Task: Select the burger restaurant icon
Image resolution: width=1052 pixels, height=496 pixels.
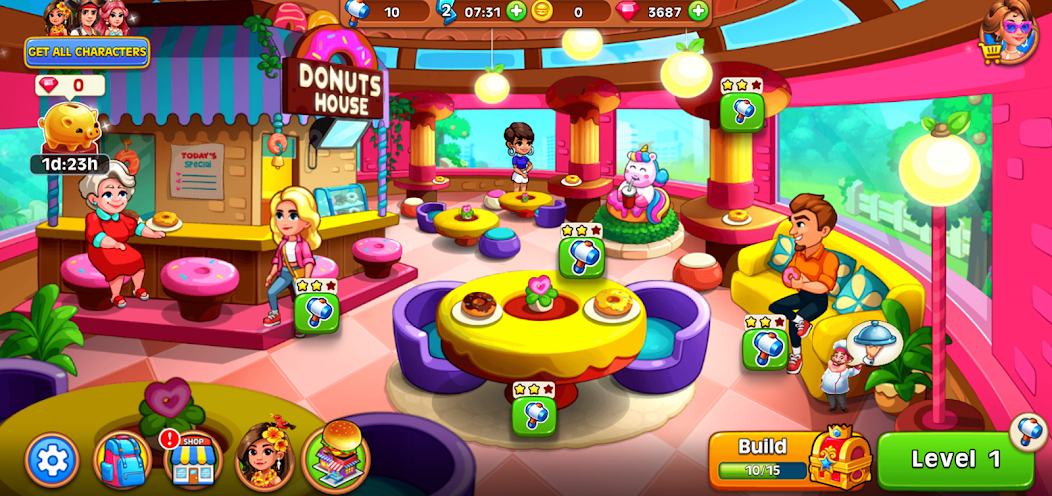Action: pos(336,456)
